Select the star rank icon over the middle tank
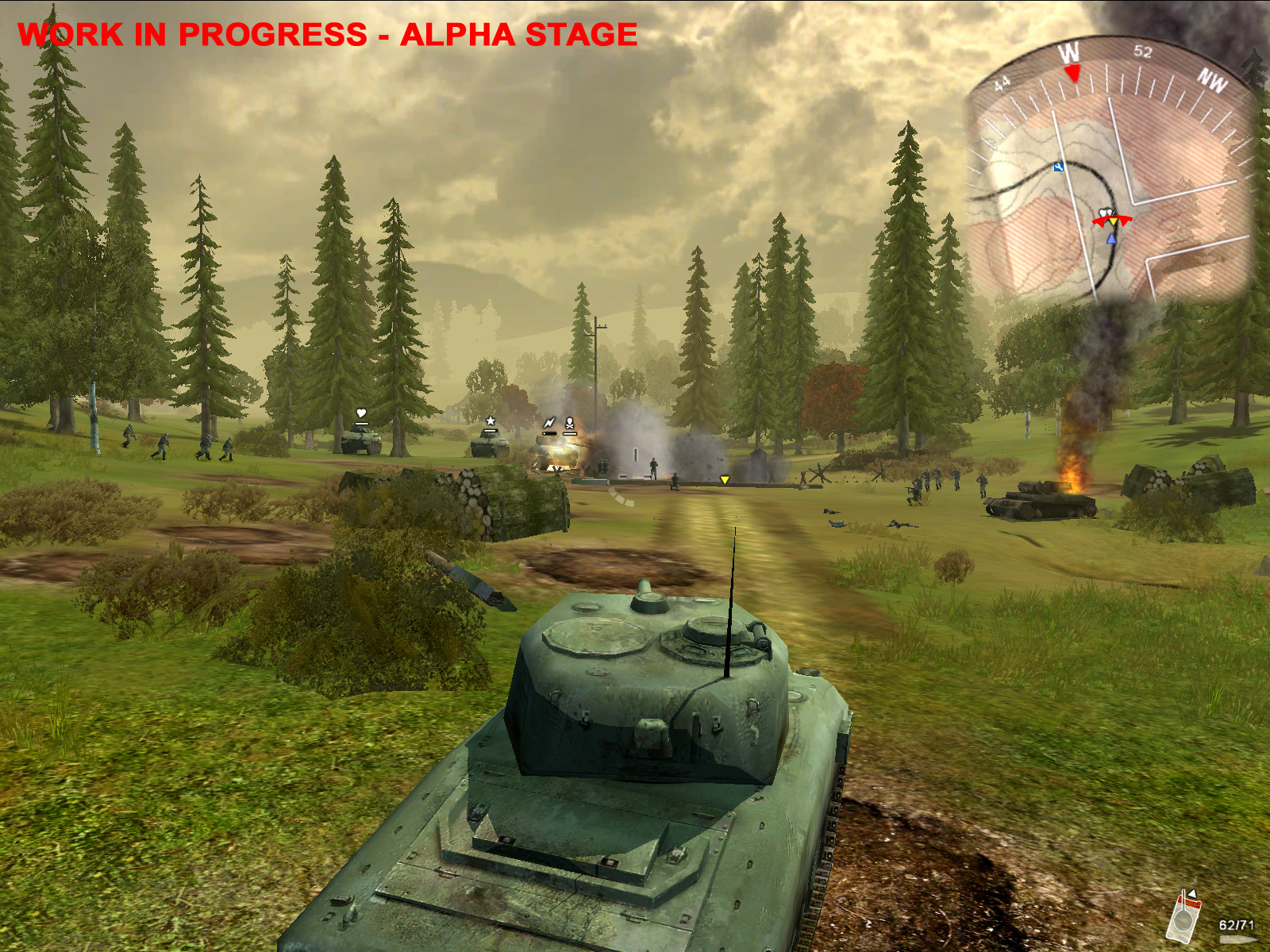Image resolution: width=1270 pixels, height=952 pixels. (491, 420)
